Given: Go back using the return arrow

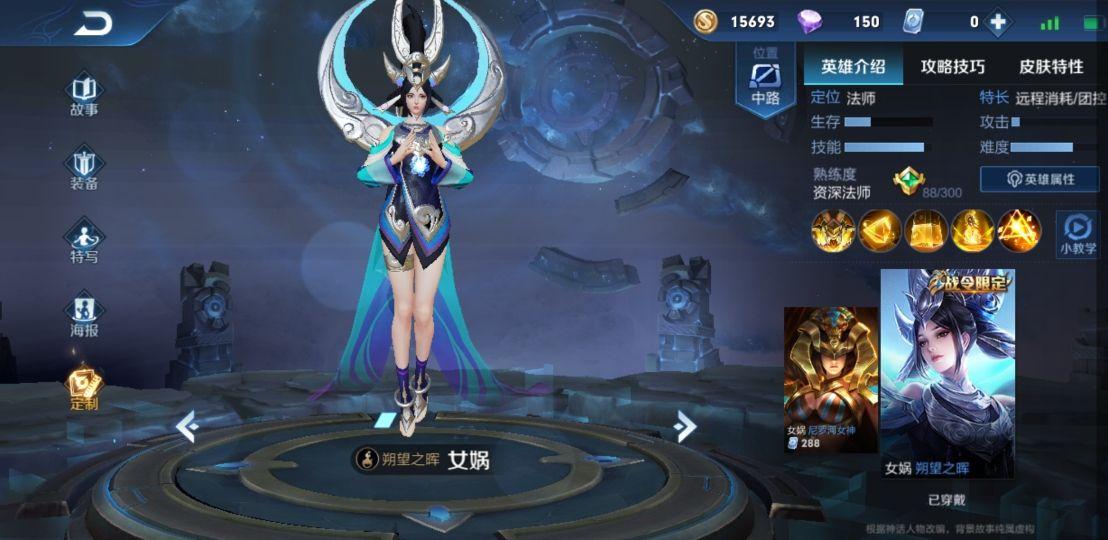Looking at the screenshot, I should coord(94,24).
